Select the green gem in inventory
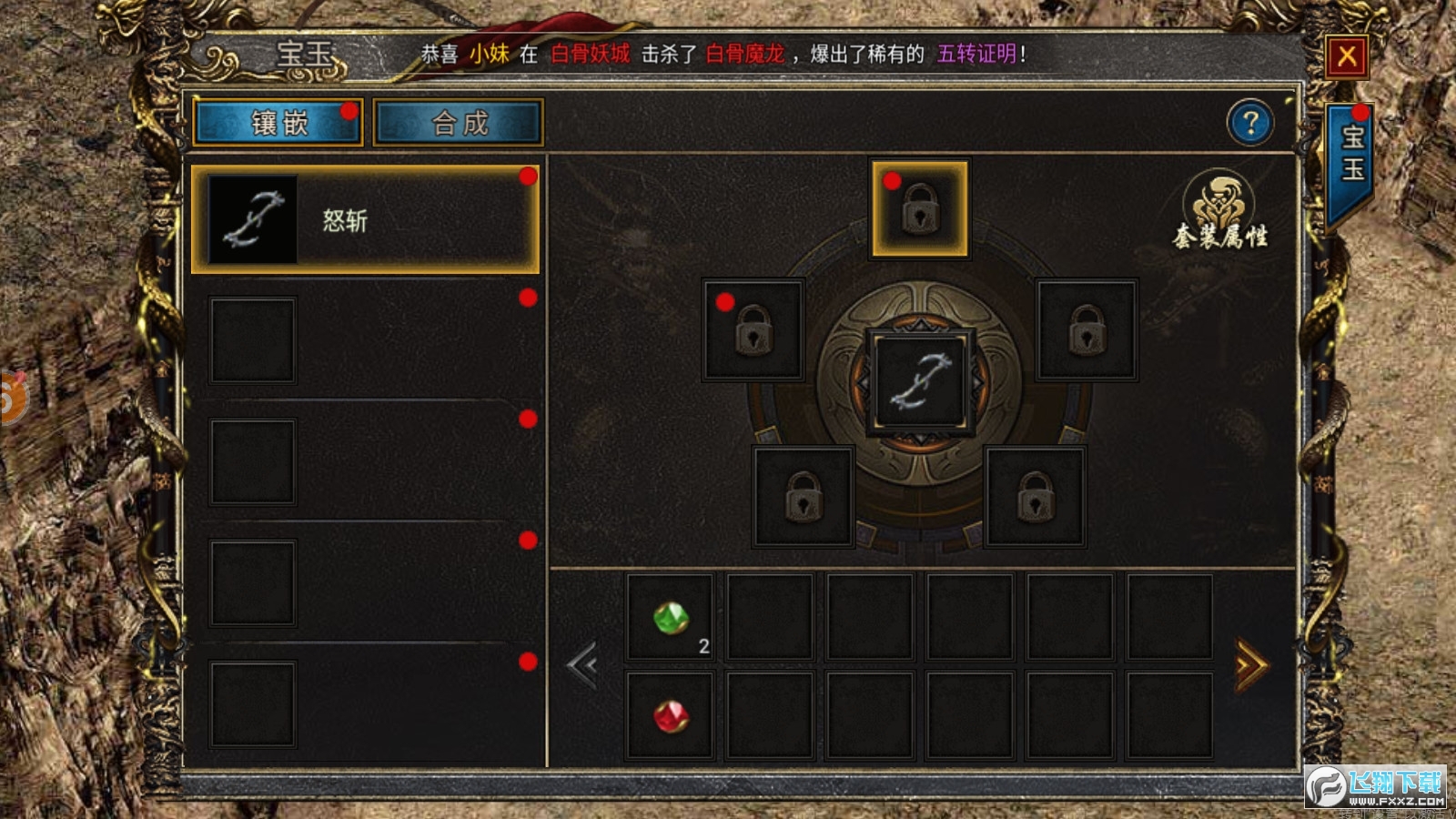Image resolution: width=1456 pixels, height=819 pixels. coord(672,618)
